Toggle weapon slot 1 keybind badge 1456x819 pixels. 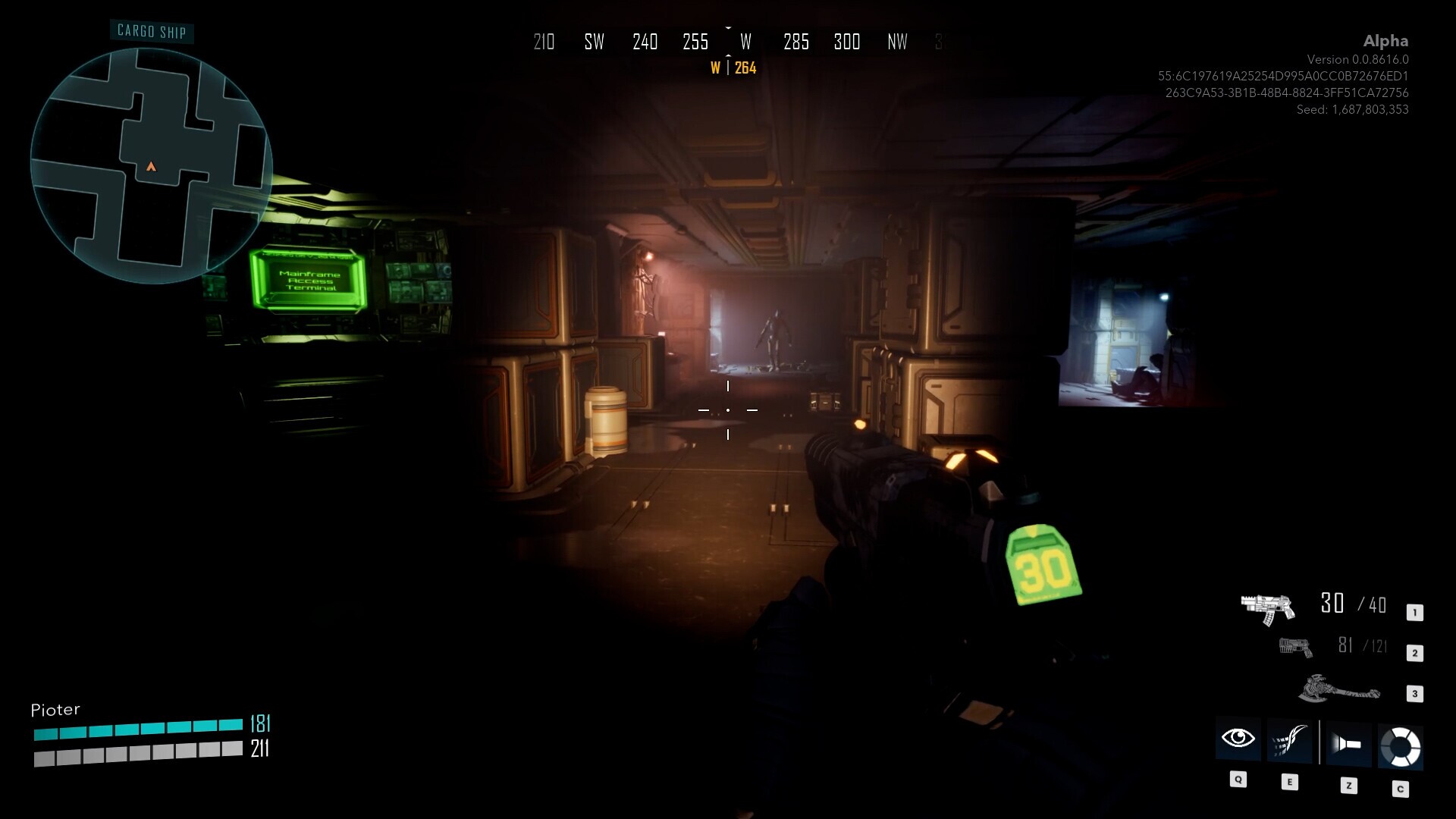[1414, 610]
